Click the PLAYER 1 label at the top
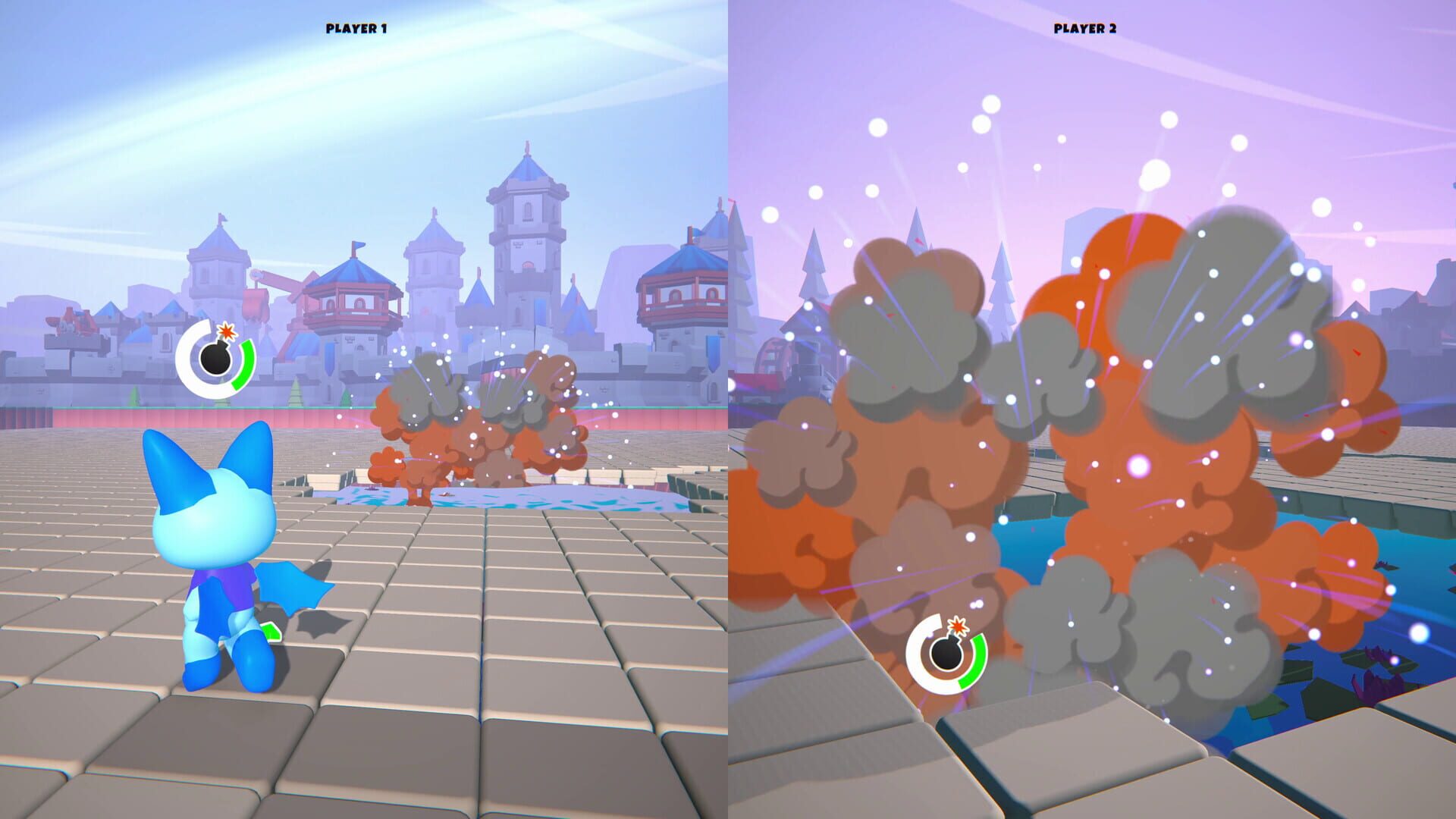 point(356,27)
